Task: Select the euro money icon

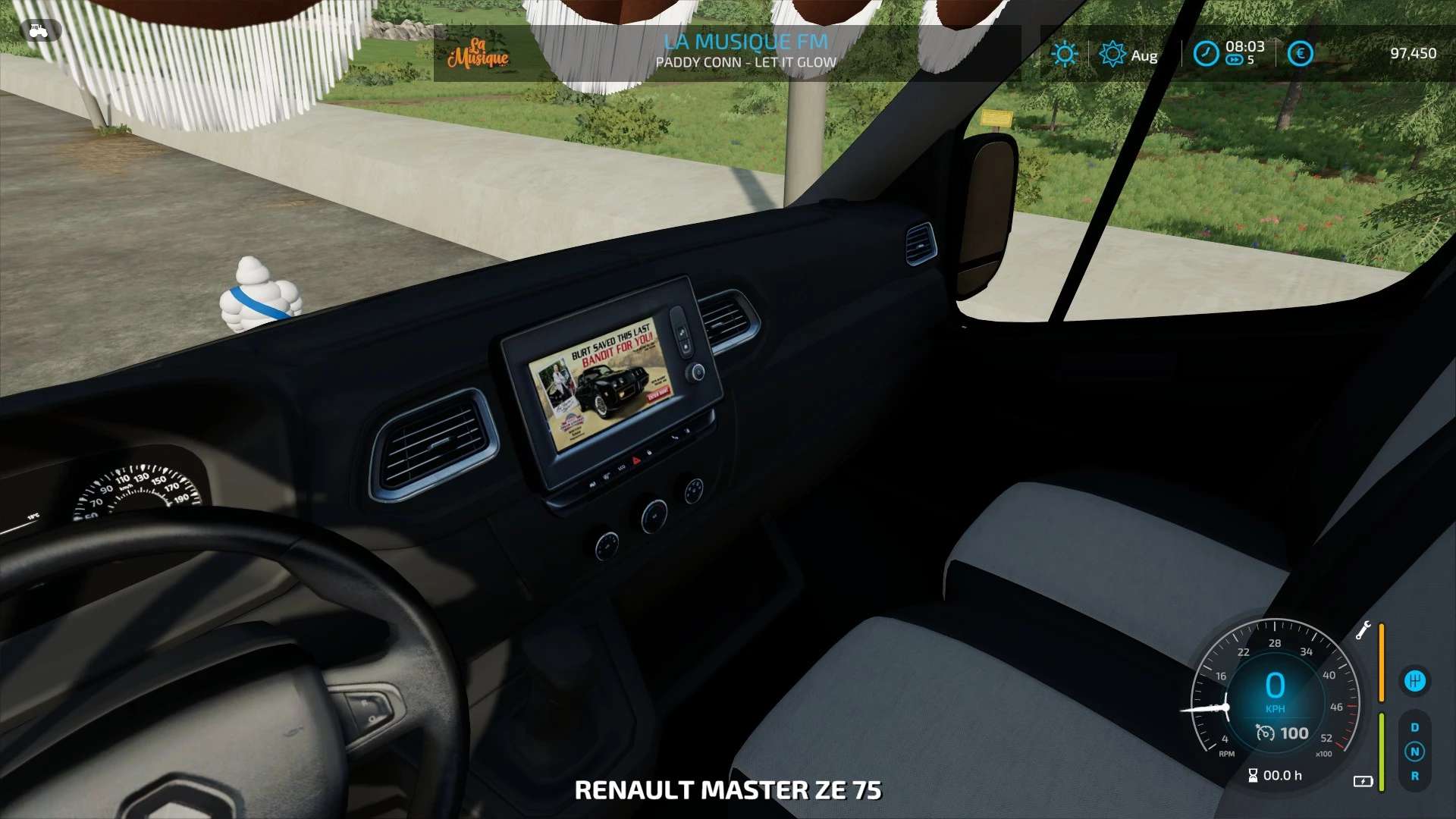Action: pos(1300,54)
